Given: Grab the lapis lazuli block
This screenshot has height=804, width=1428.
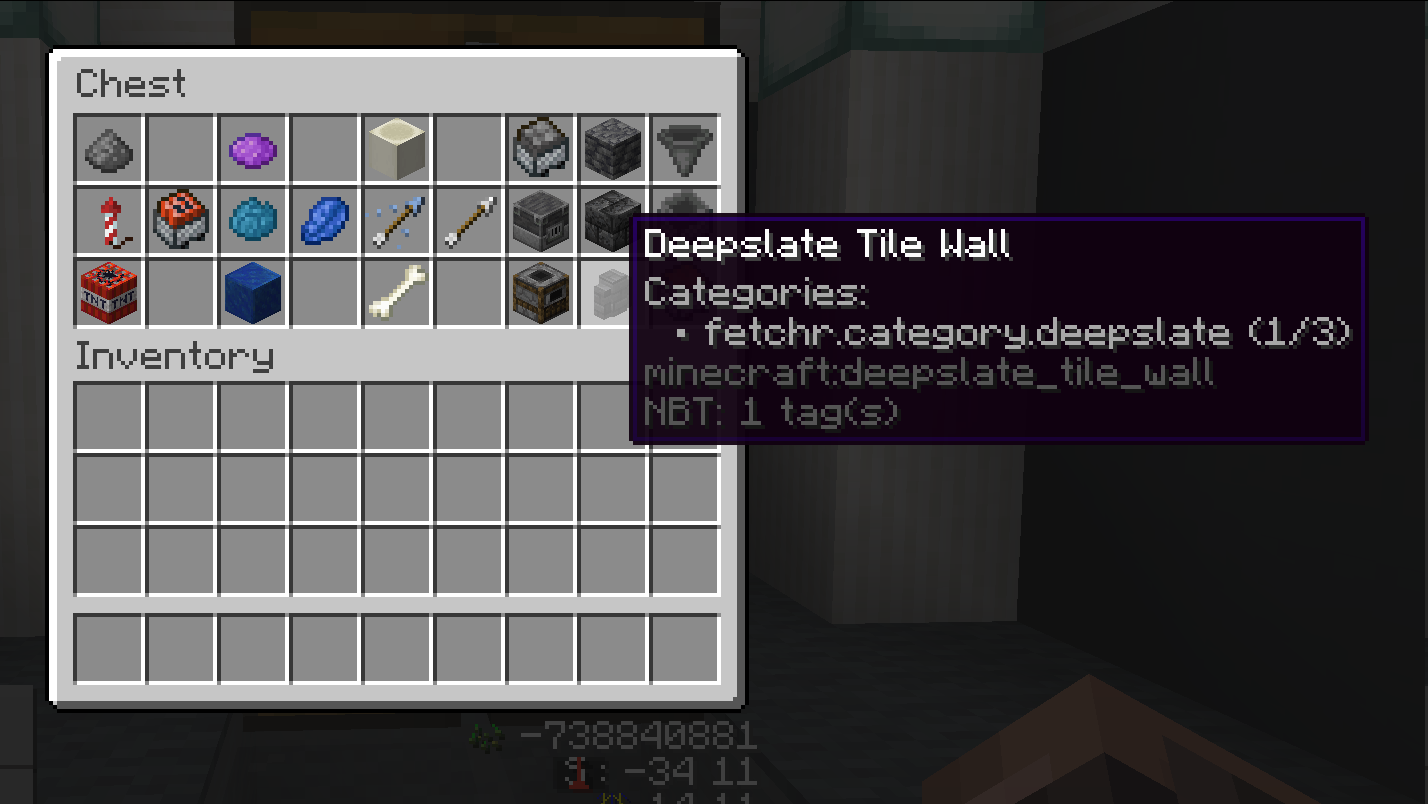Looking at the screenshot, I should pyautogui.click(x=253, y=293).
